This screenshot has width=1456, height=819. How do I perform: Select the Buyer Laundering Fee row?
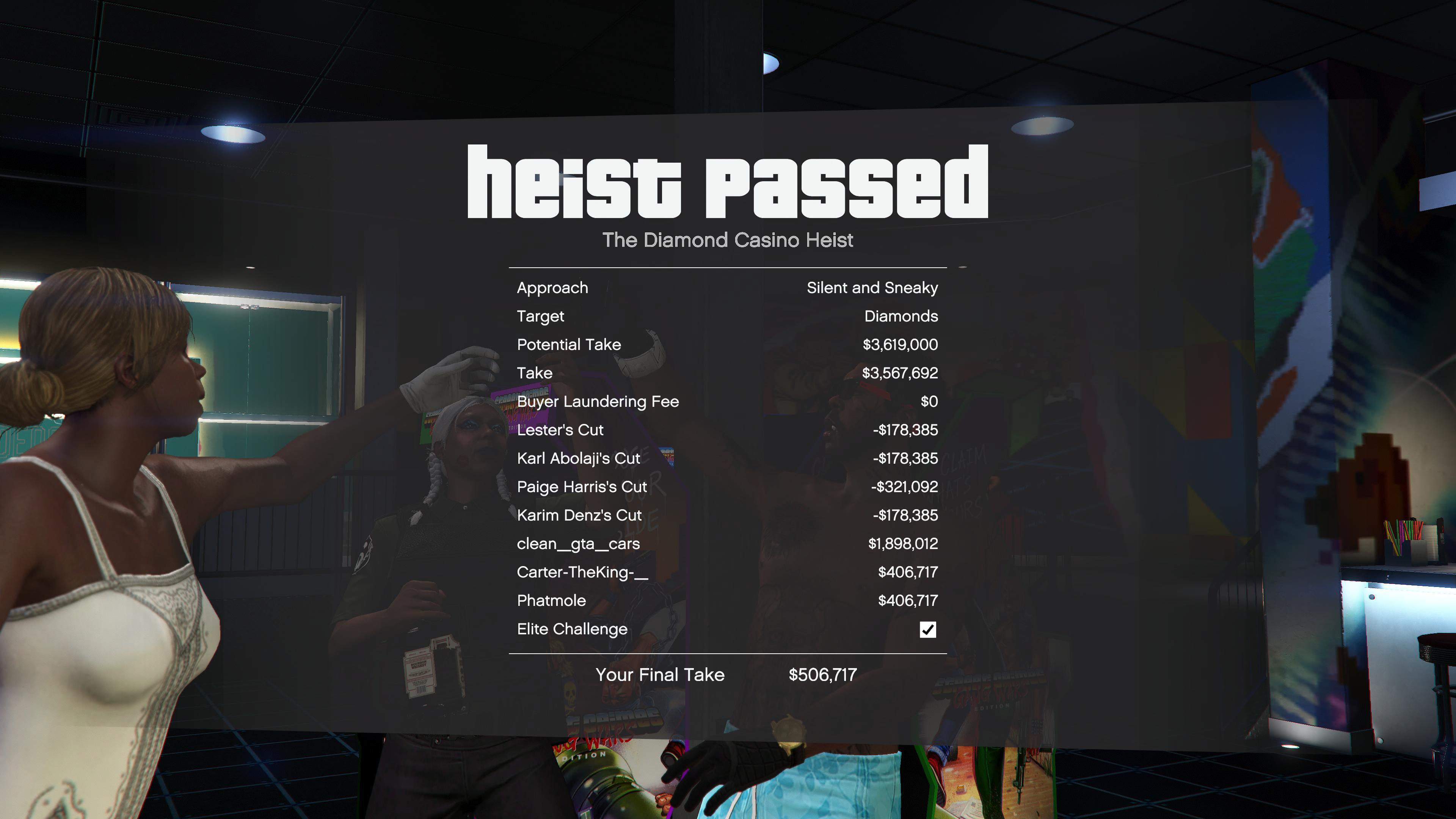pyautogui.click(x=598, y=401)
